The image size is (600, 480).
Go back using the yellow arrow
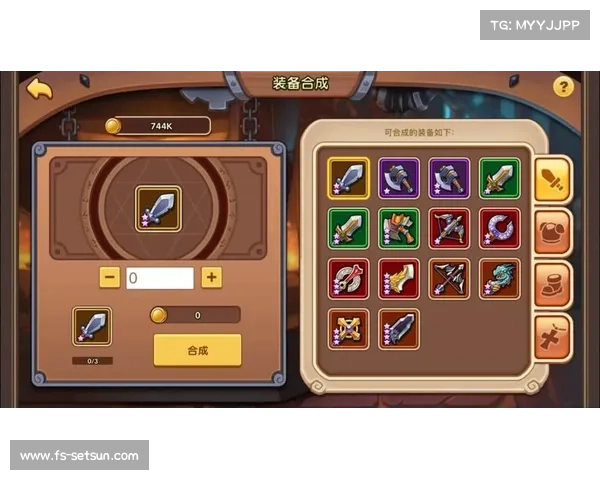[39, 89]
